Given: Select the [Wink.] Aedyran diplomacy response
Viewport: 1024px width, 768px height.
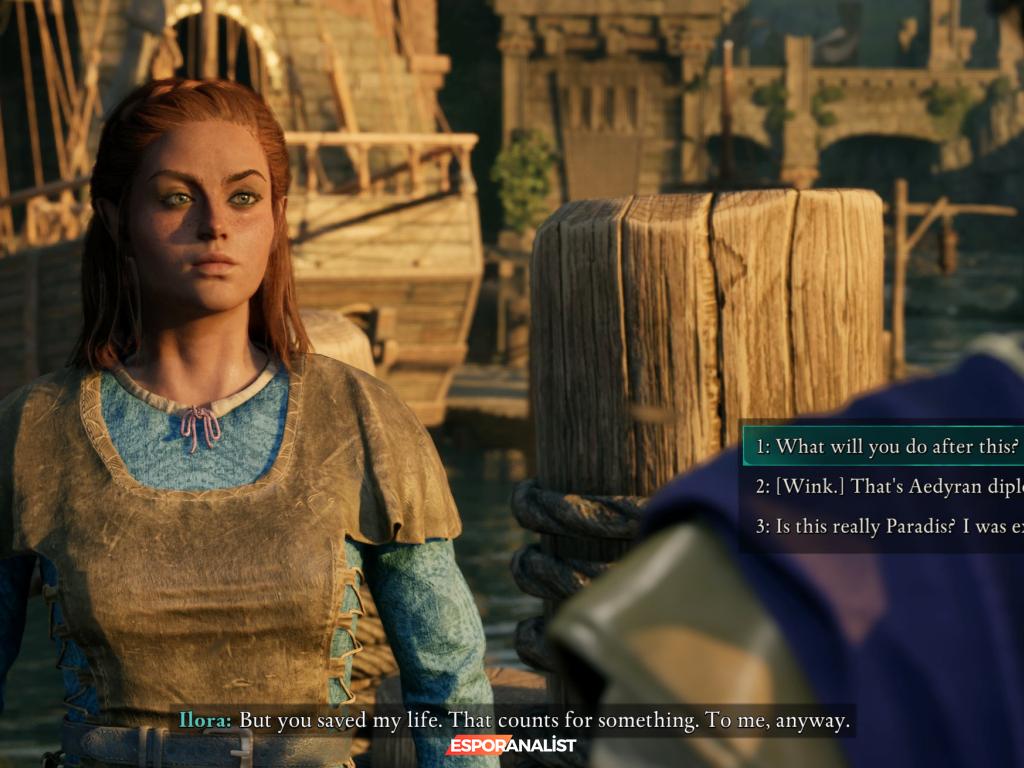Looking at the screenshot, I should point(888,486).
